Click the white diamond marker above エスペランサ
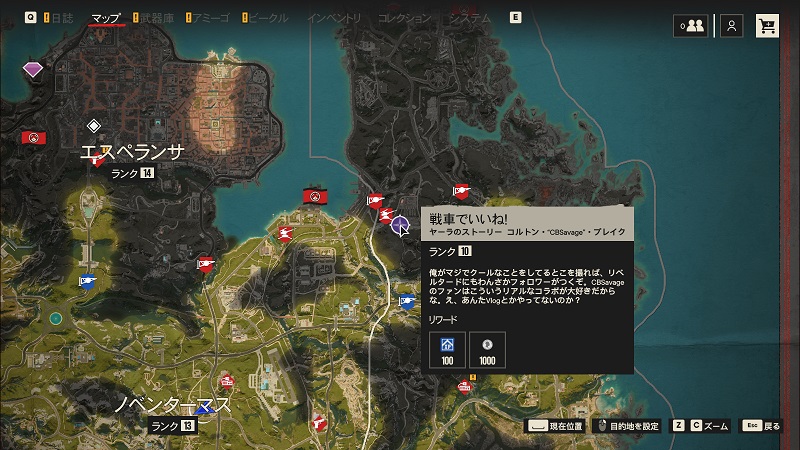 [94, 125]
